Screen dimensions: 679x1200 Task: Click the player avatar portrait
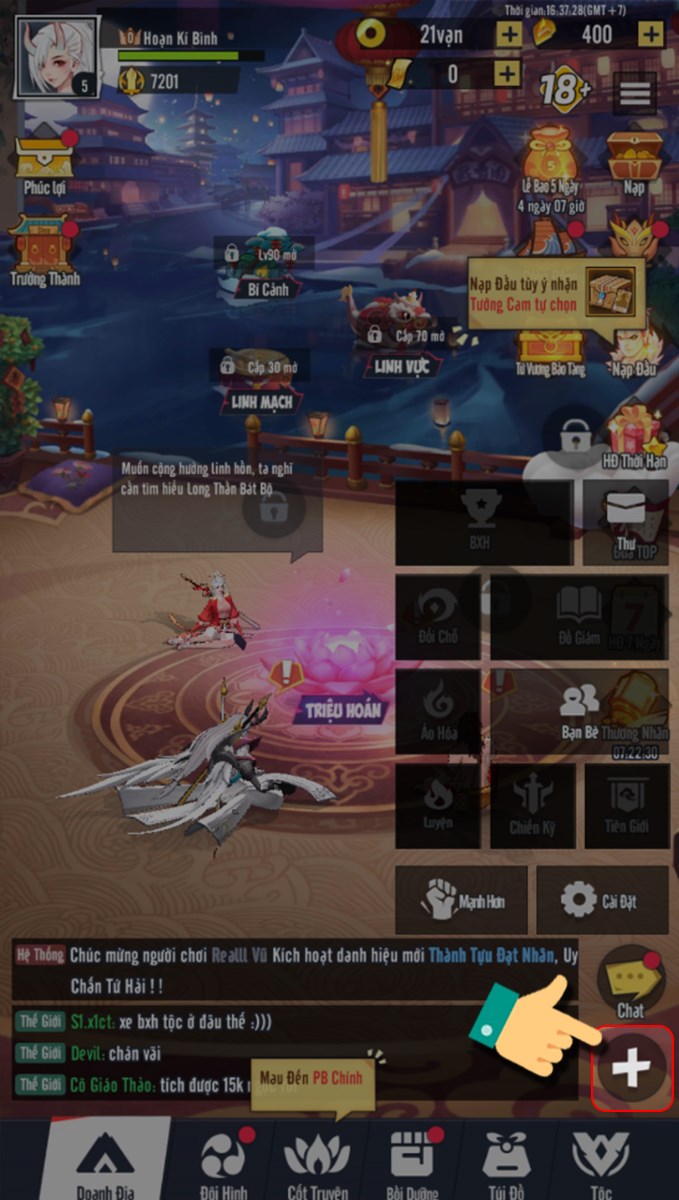(55, 58)
